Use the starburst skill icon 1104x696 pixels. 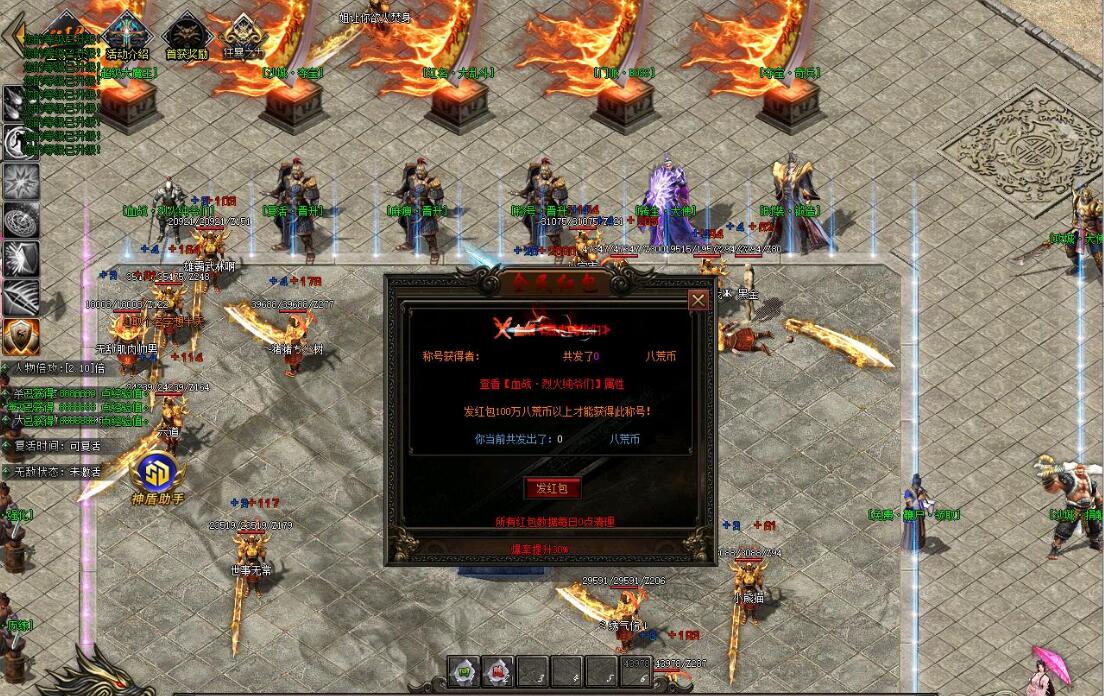20,180
